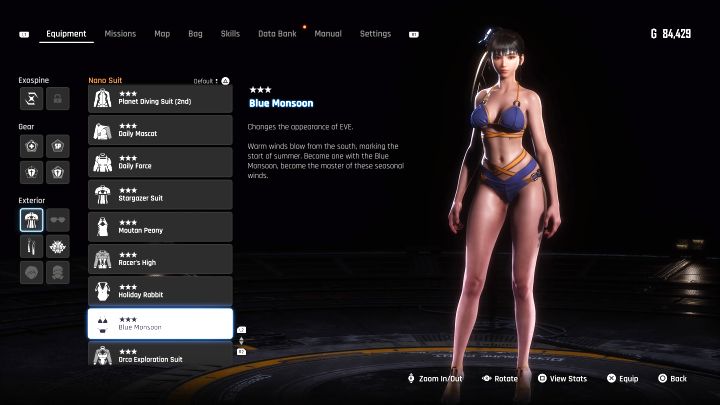The image size is (720, 405).
Task: Select the Planet Diving Suit (2nd)
Action: (x=160, y=98)
